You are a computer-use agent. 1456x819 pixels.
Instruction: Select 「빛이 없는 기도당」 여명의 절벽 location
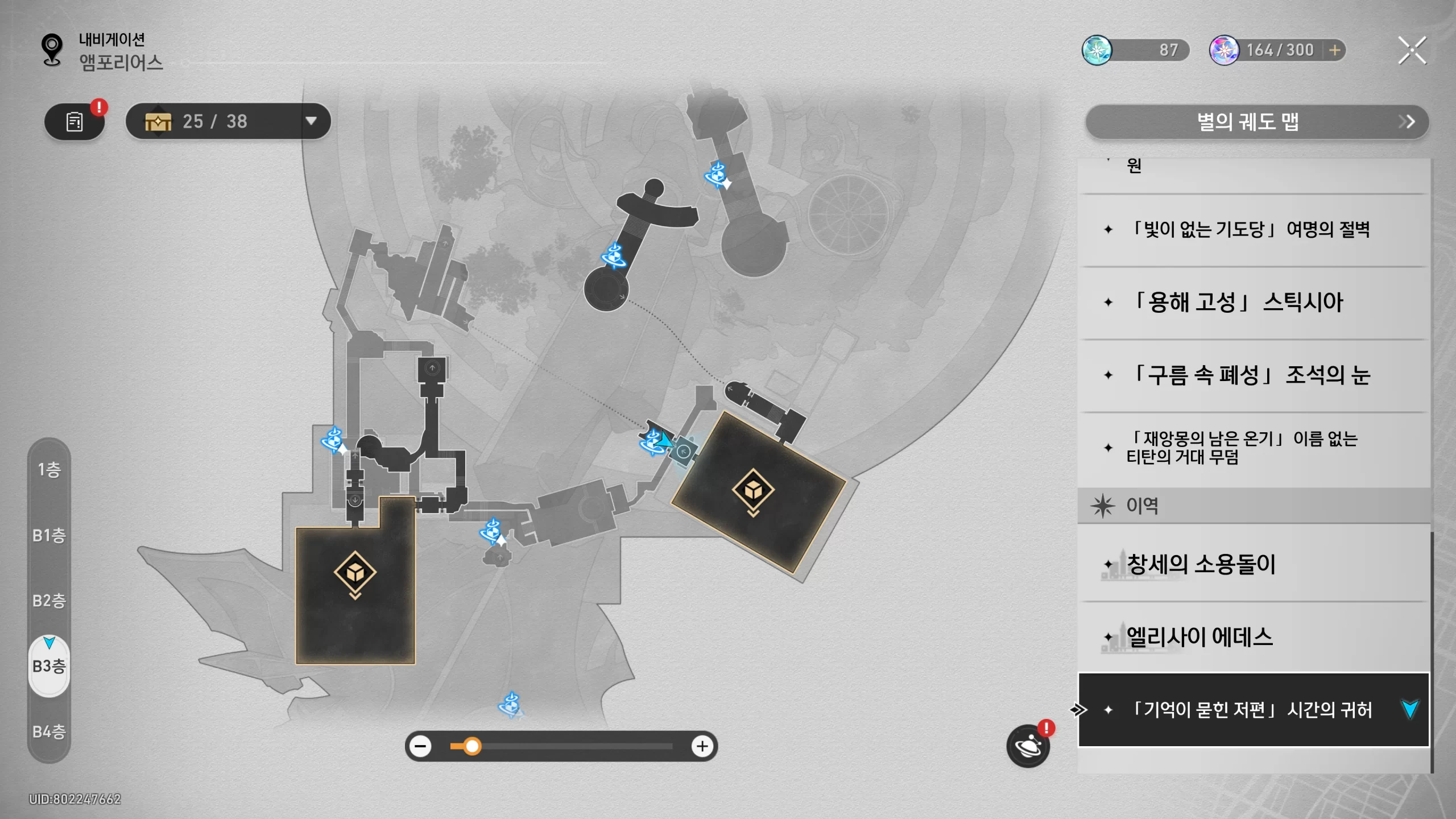pos(1251,230)
